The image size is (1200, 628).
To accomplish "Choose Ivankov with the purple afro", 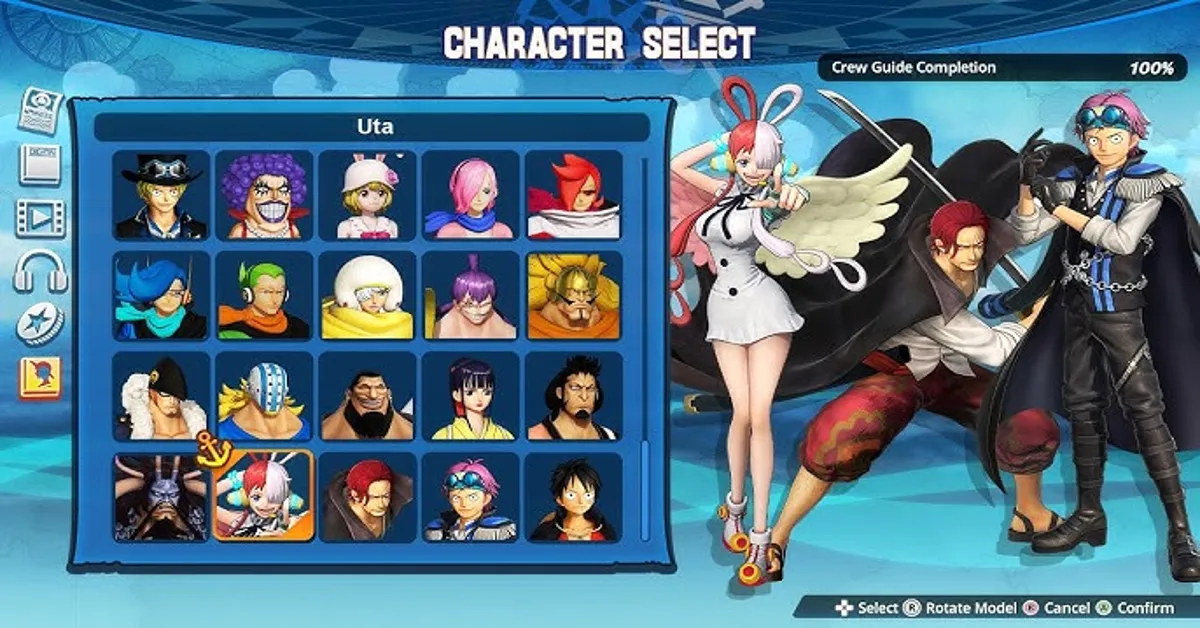I will (264, 196).
